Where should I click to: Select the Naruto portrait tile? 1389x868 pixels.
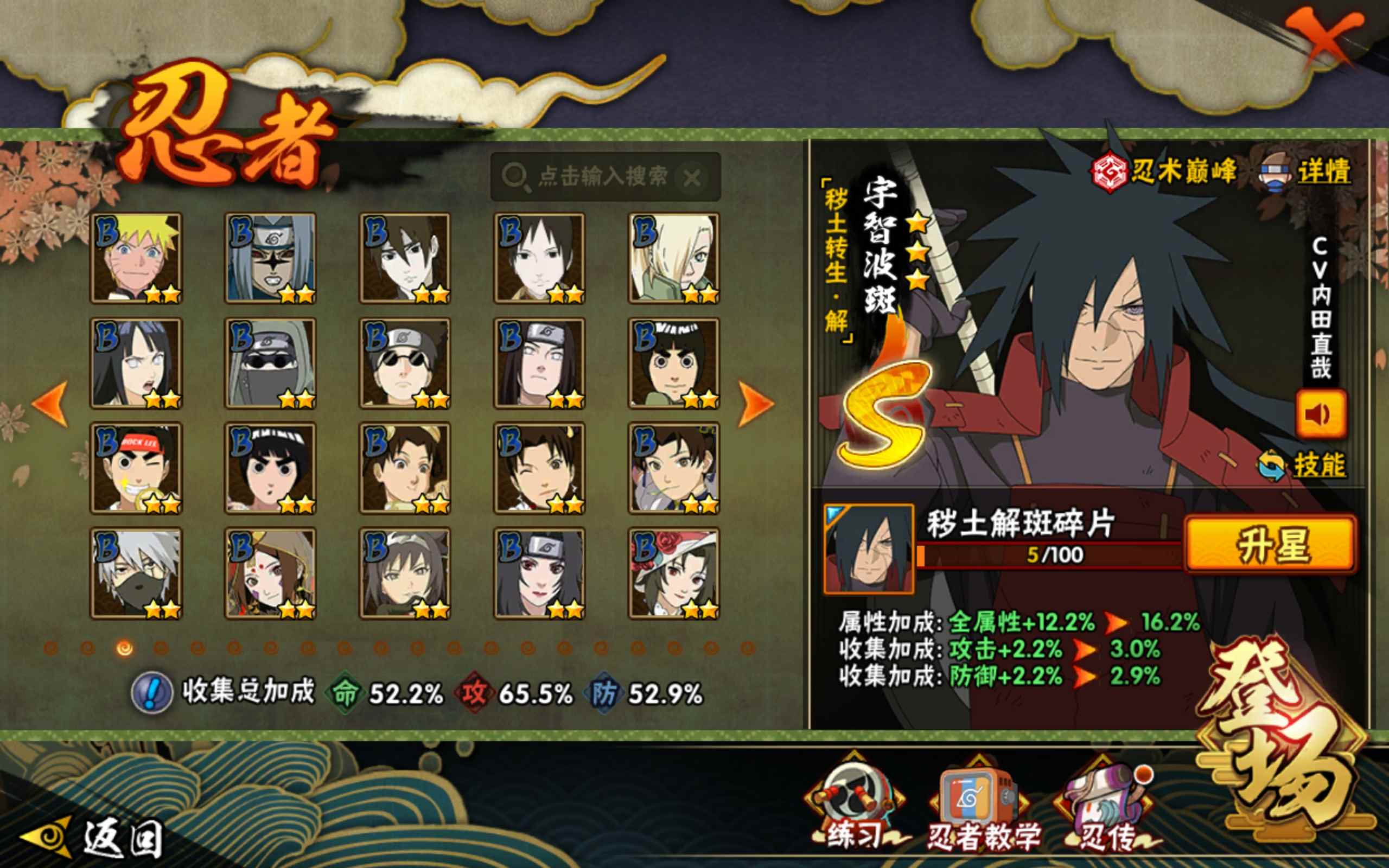point(136,258)
